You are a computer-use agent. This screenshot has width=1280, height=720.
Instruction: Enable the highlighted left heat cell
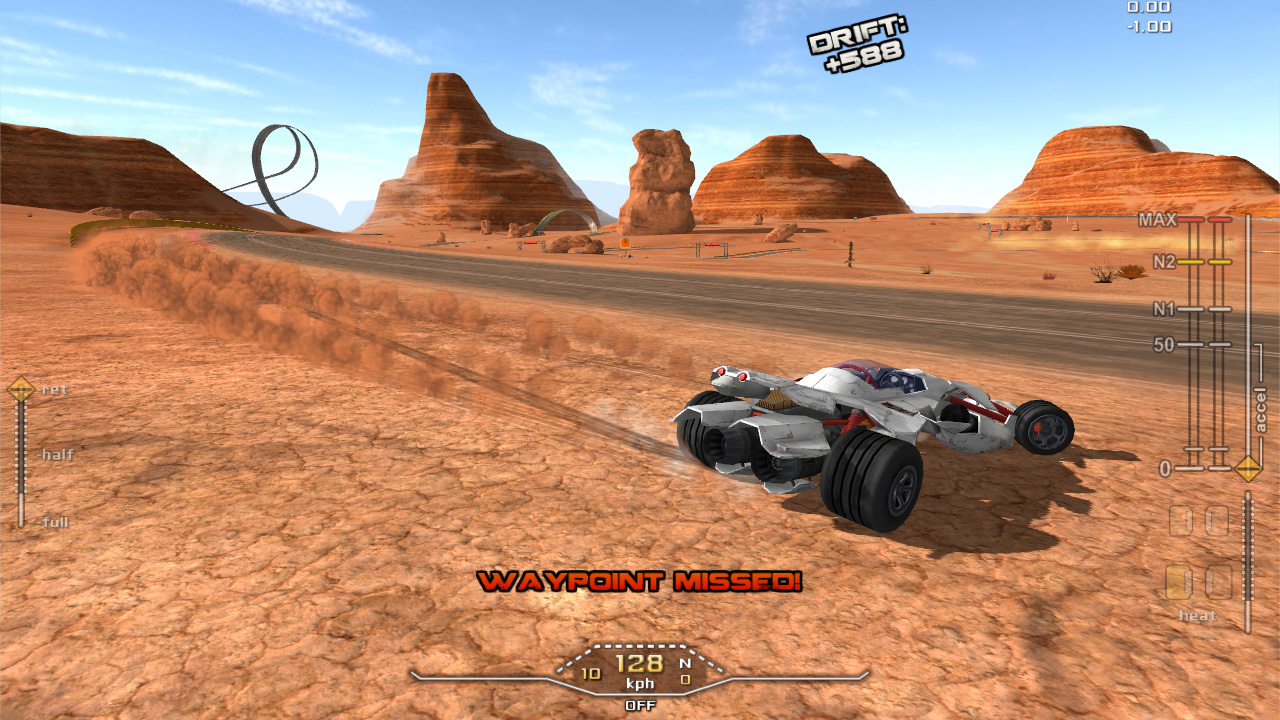tap(1180, 580)
